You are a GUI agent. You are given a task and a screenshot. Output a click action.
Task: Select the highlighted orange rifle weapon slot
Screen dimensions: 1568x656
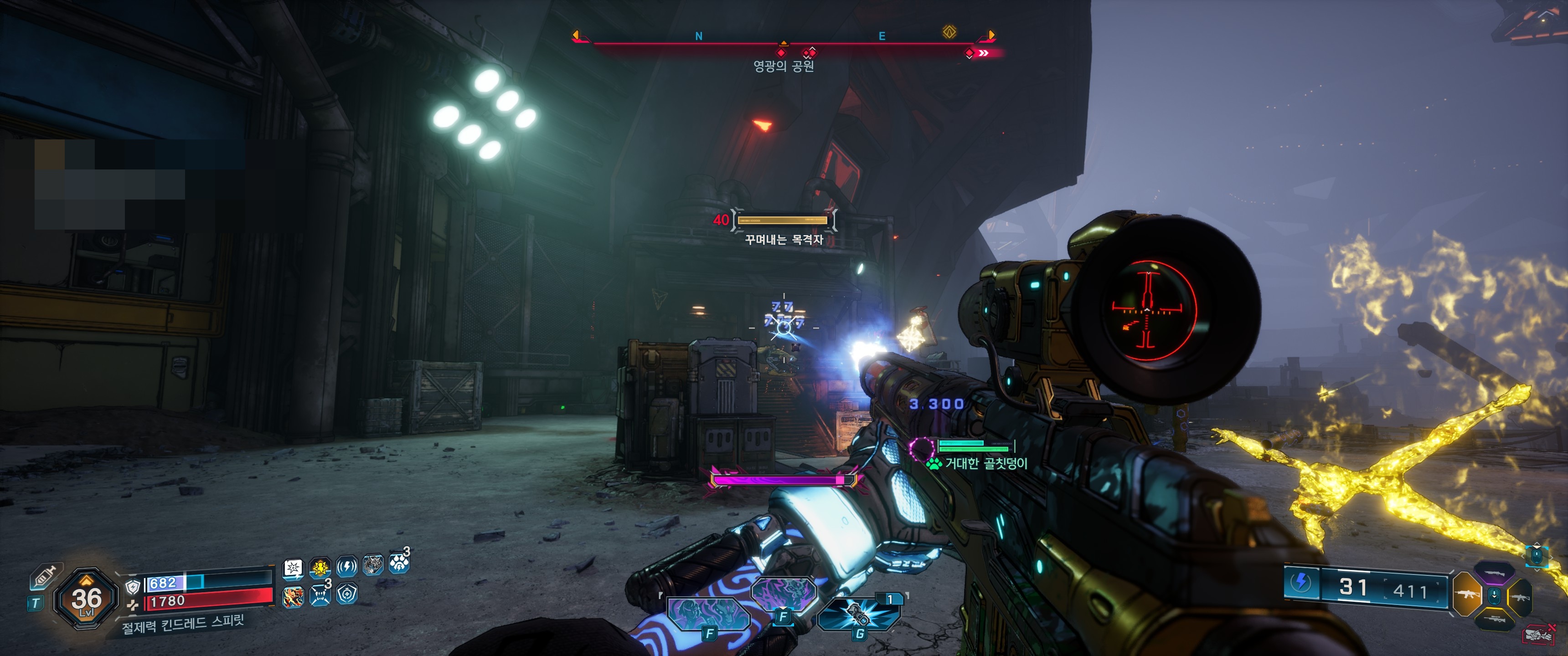1467,594
